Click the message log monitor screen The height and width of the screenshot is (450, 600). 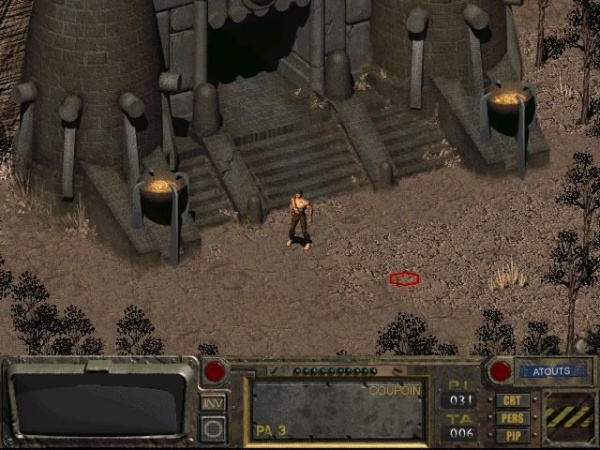pos(101,402)
